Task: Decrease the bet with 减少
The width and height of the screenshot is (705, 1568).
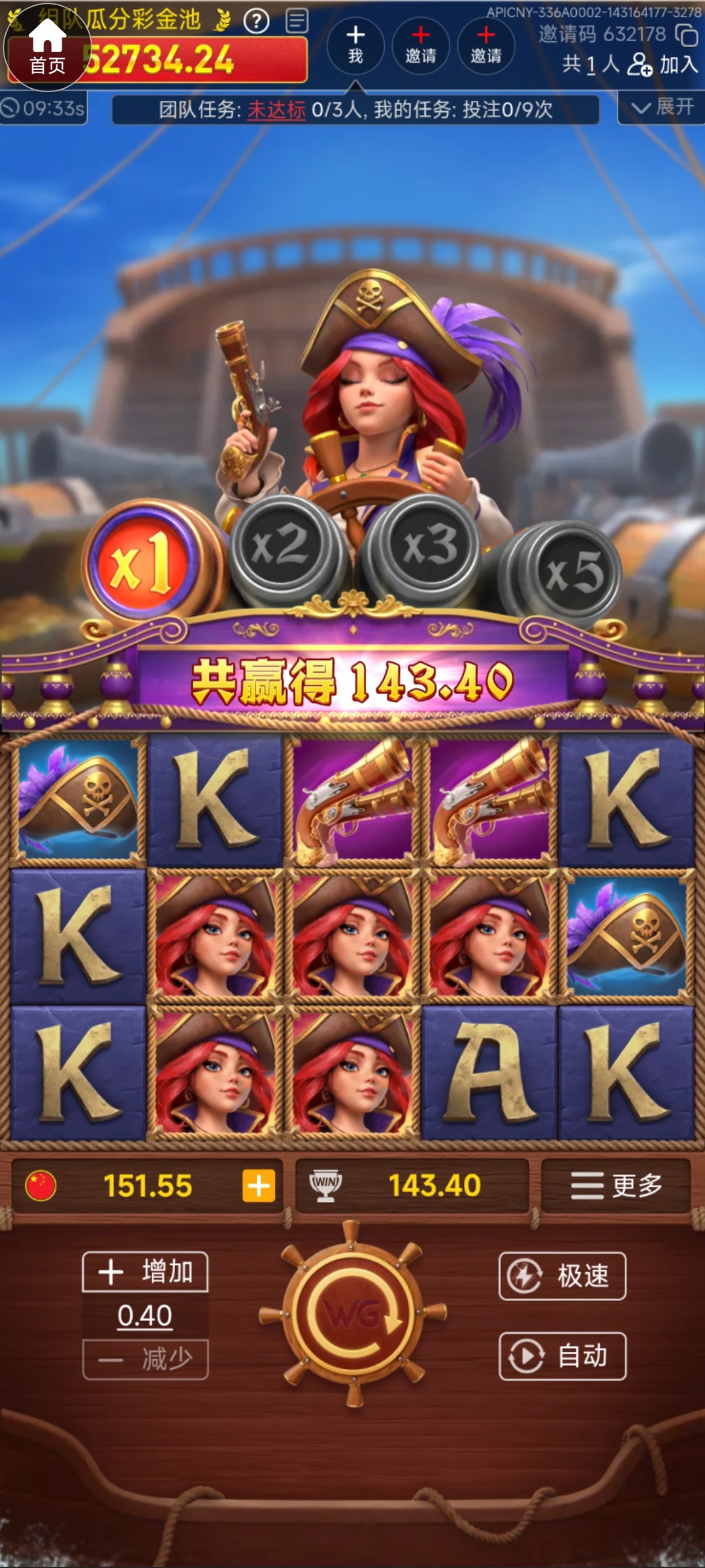Action: click(145, 1360)
